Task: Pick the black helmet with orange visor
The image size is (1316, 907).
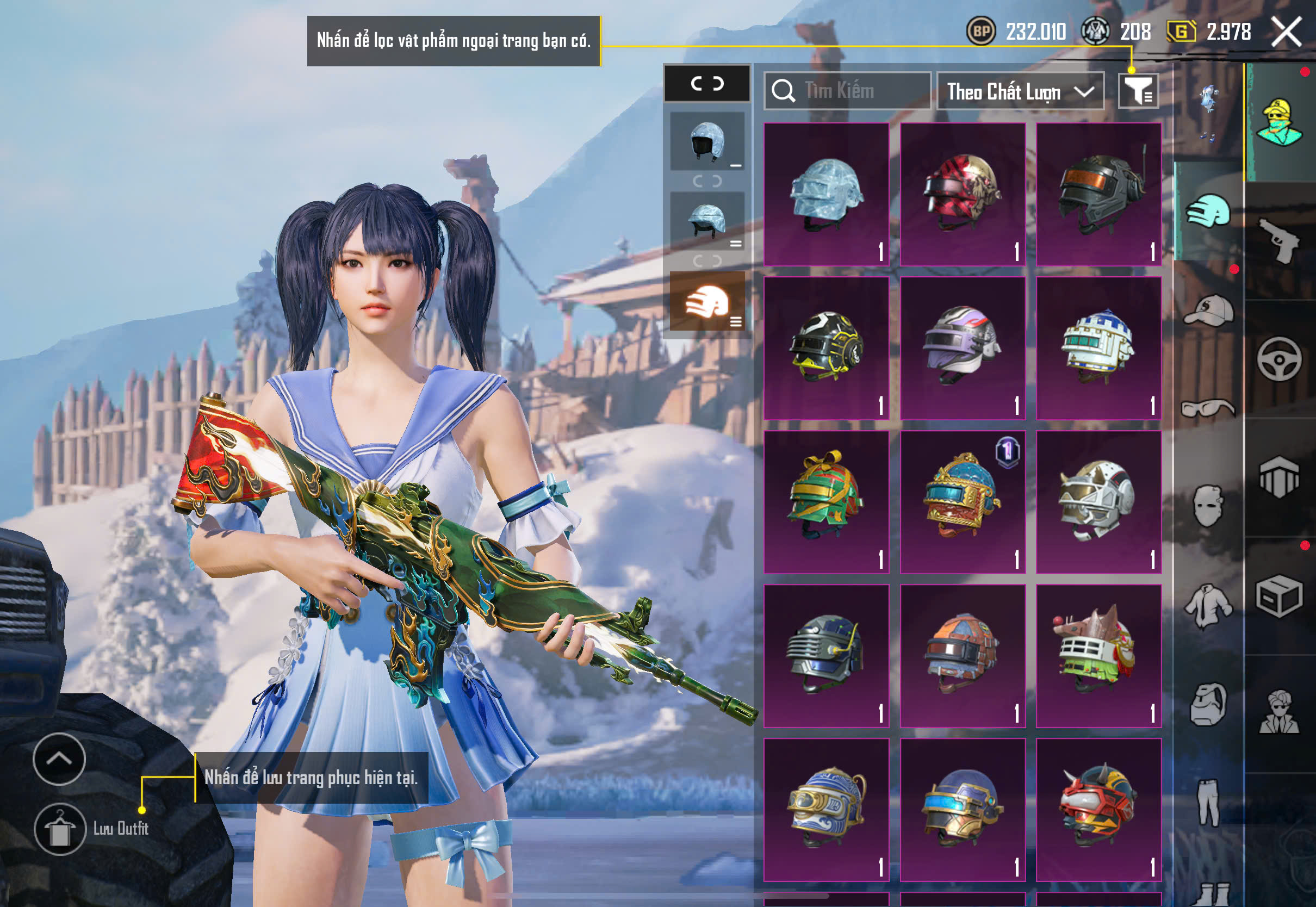Action: [1098, 194]
